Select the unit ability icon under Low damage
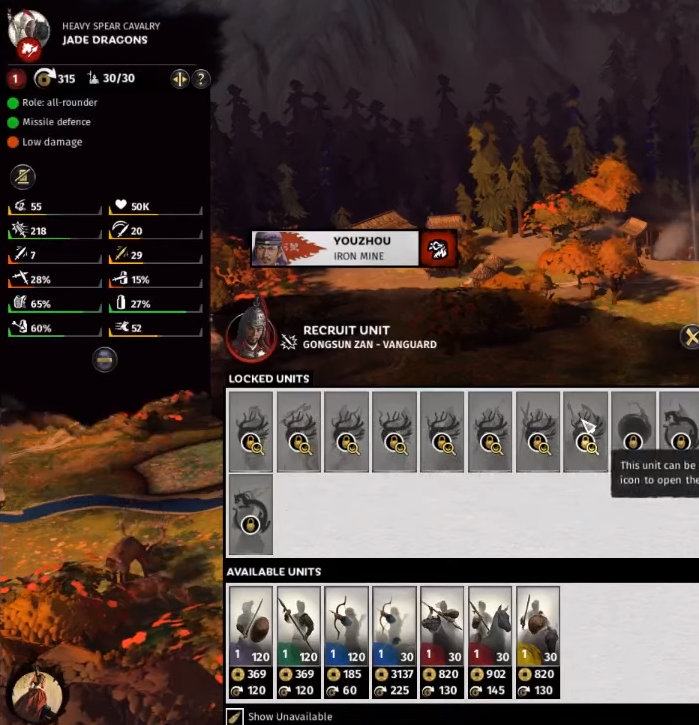 [23, 177]
